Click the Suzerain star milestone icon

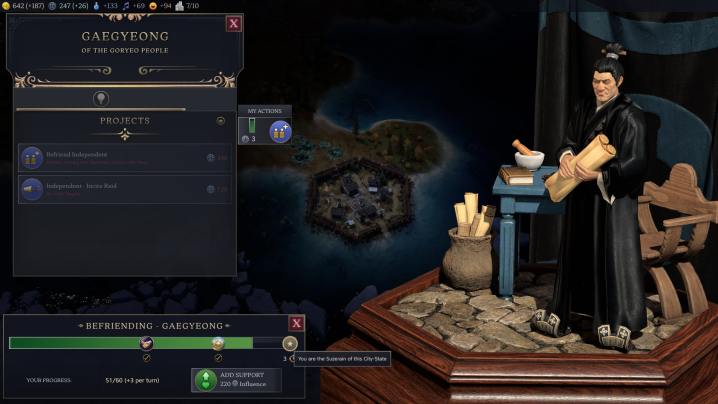click(x=290, y=343)
